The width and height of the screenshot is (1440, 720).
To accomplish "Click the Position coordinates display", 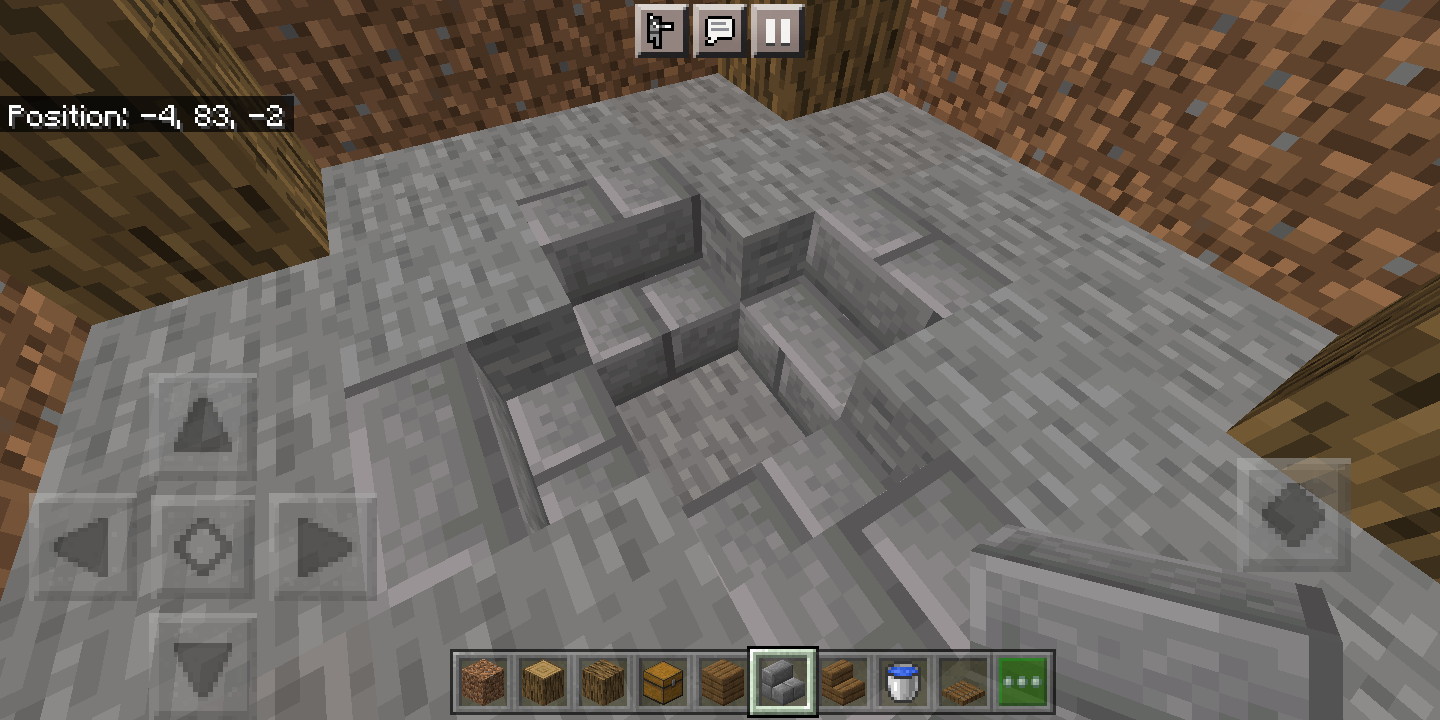I will tap(146, 116).
